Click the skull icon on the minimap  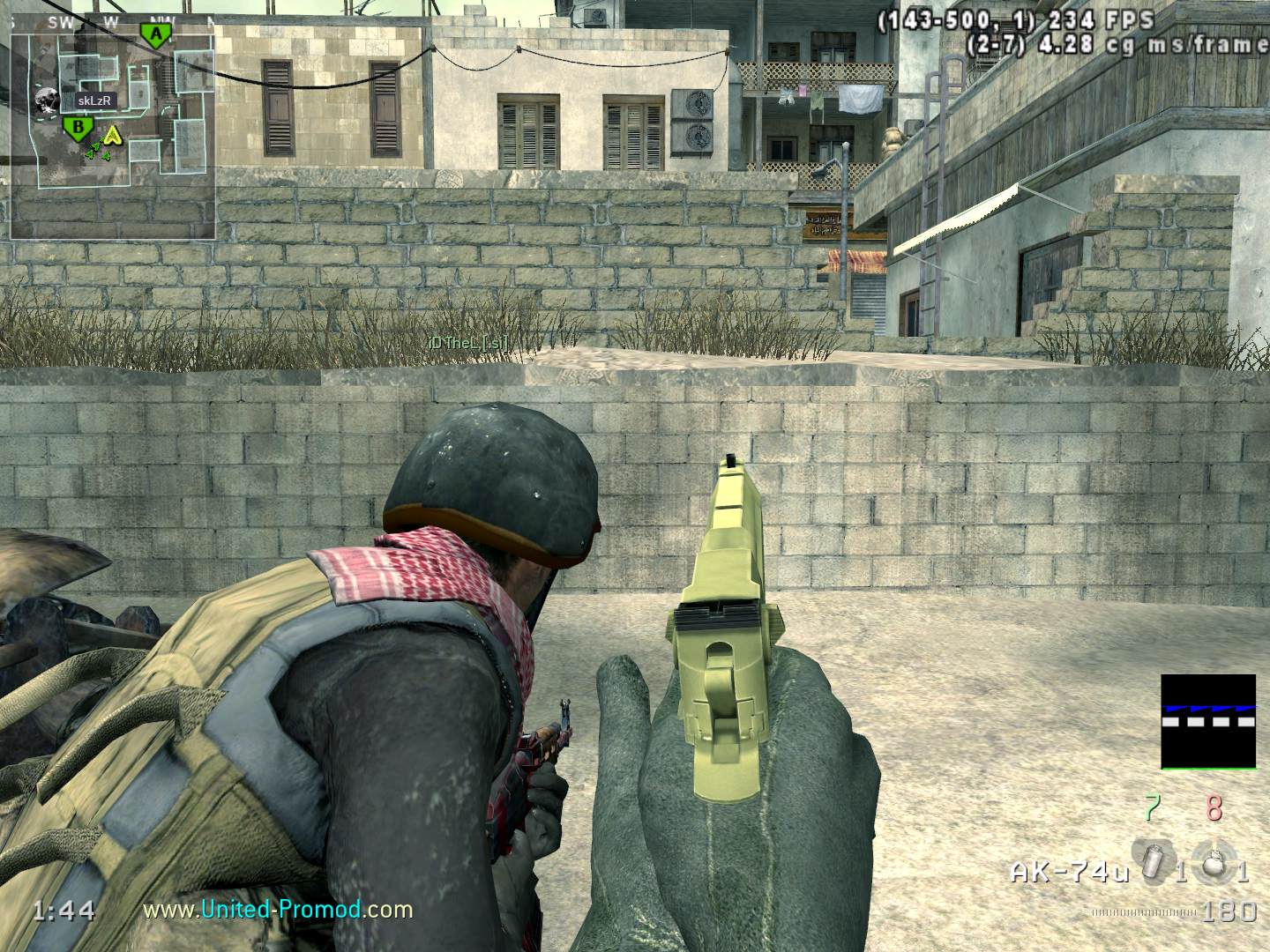point(46,101)
